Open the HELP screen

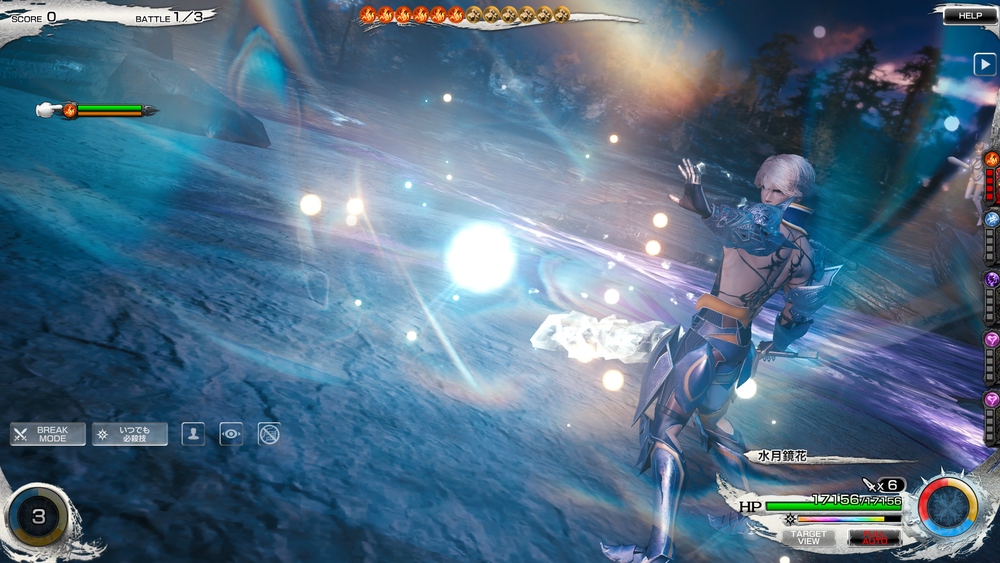[969, 16]
